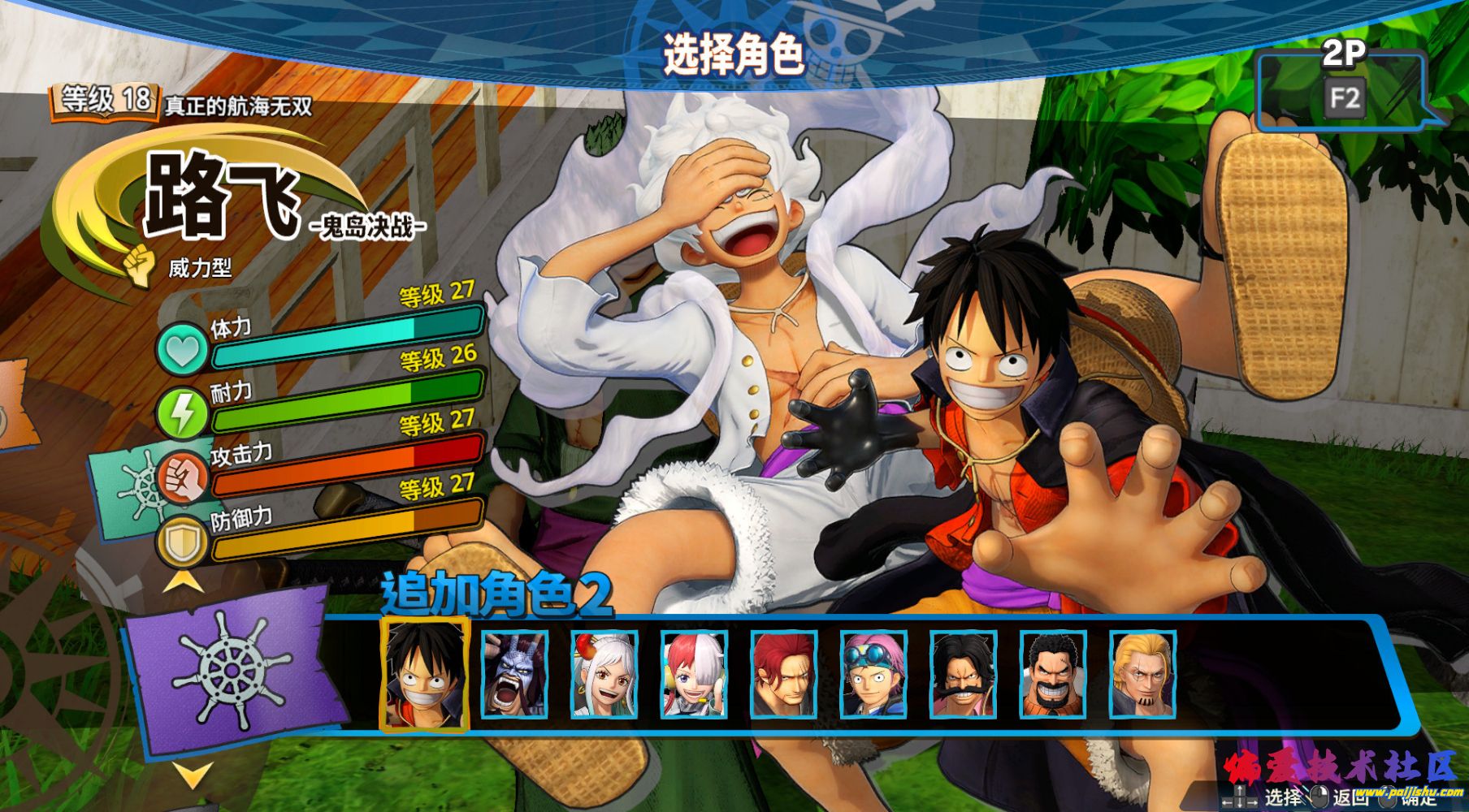This screenshot has width=1469, height=812.
Task: Show the previous character group with up arrow
Action: [x=184, y=581]
